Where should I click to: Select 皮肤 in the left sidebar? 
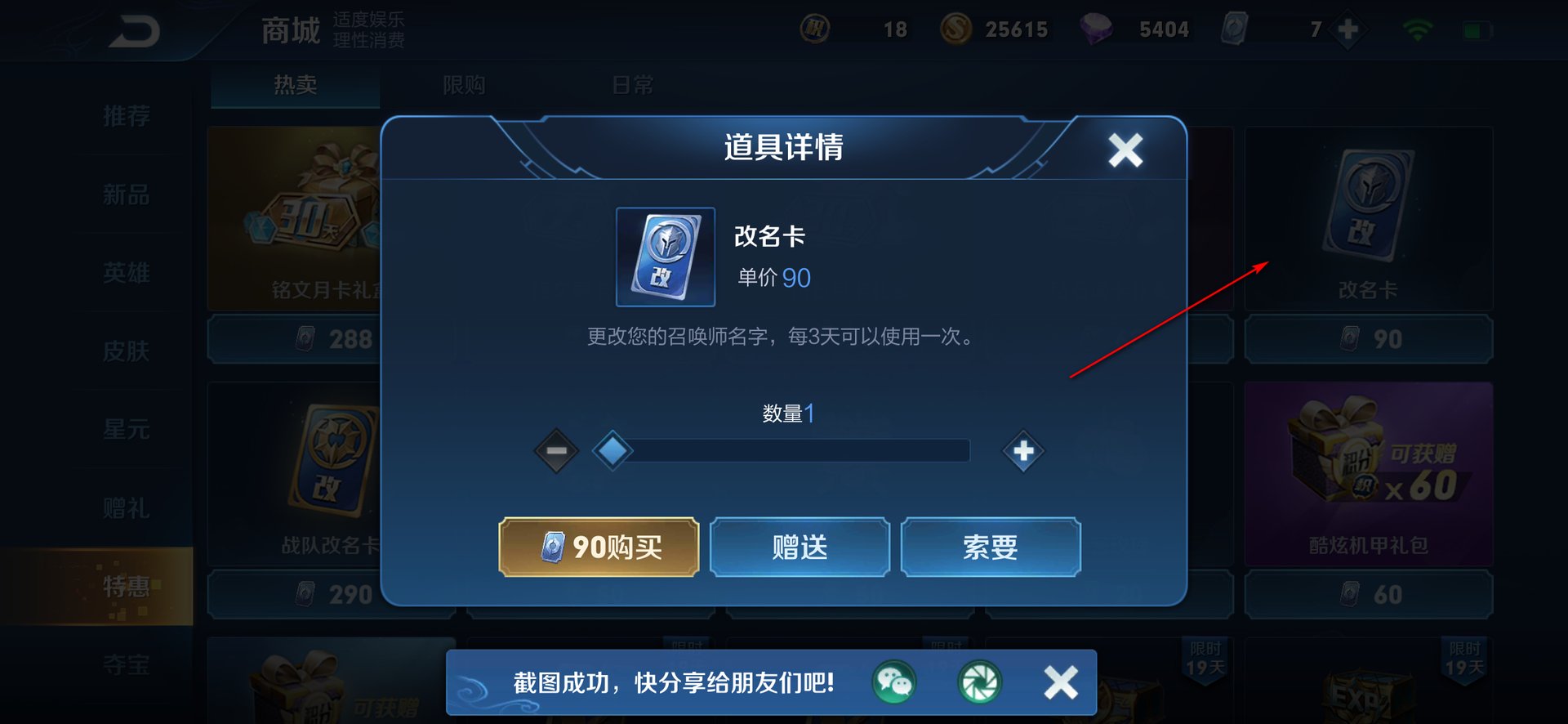(x=127, y=351)
